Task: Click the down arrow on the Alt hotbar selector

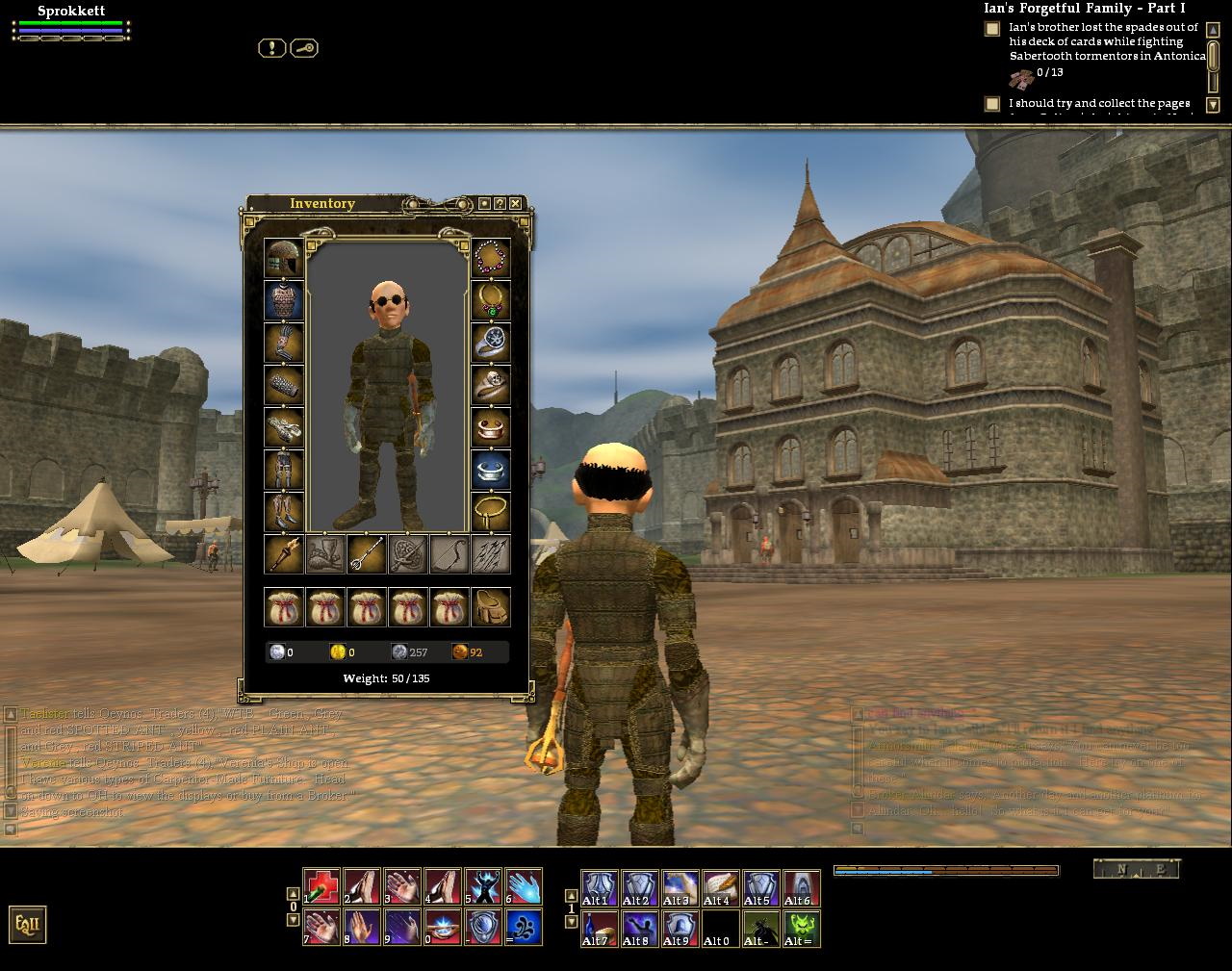Action: coord(573,920)
